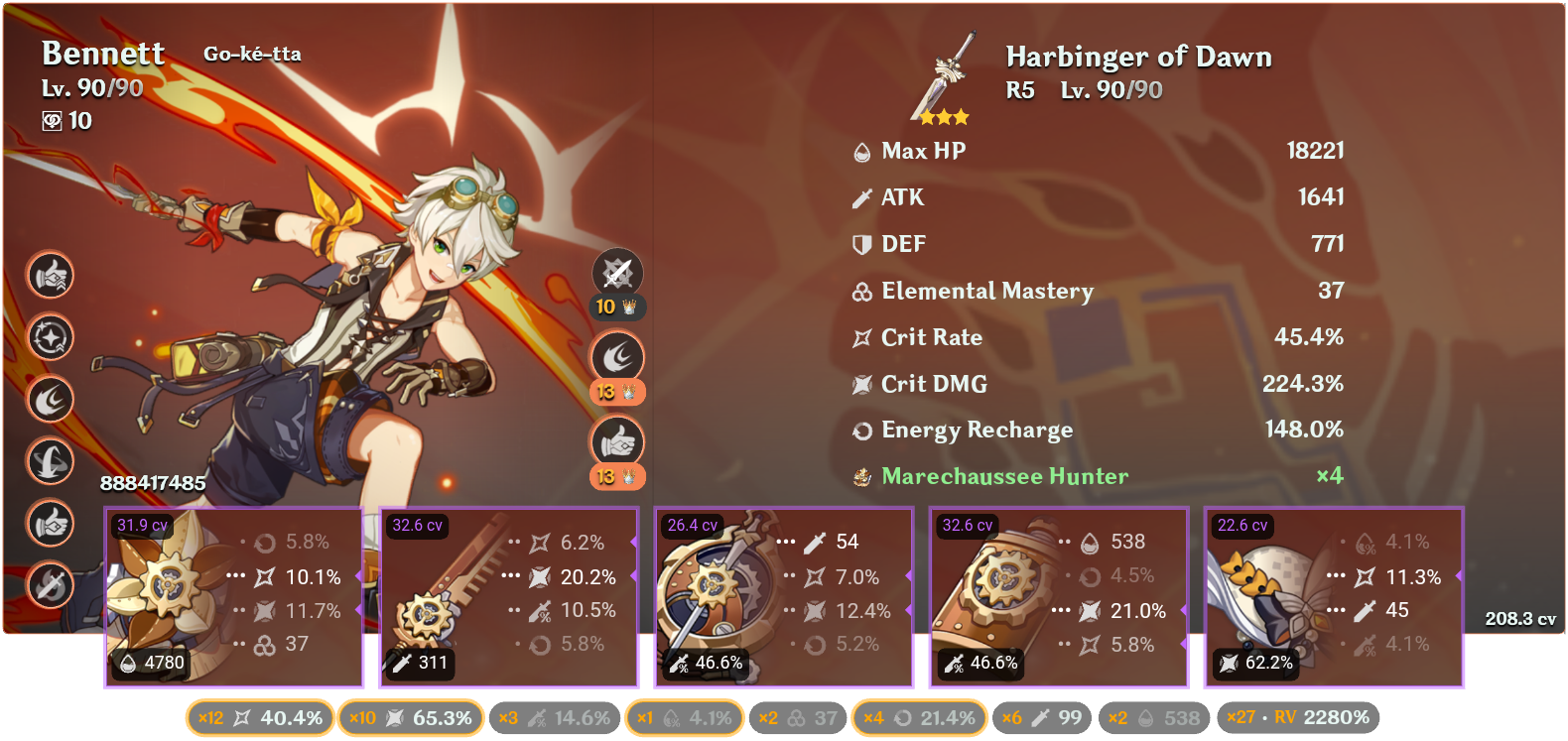Viewport: 1568px width, 741px height.
Task: Toggle the ×12 Crit Rate 40.4% badge
Action: (260, 717)
